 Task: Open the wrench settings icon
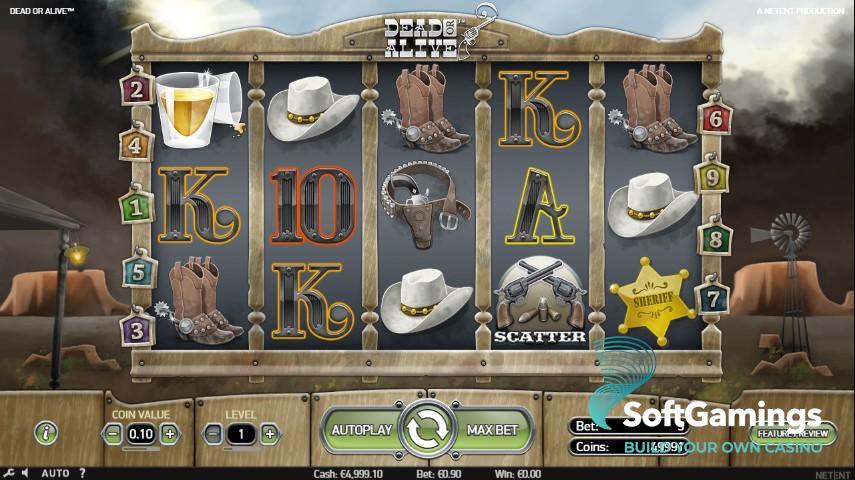pos(9,473)
